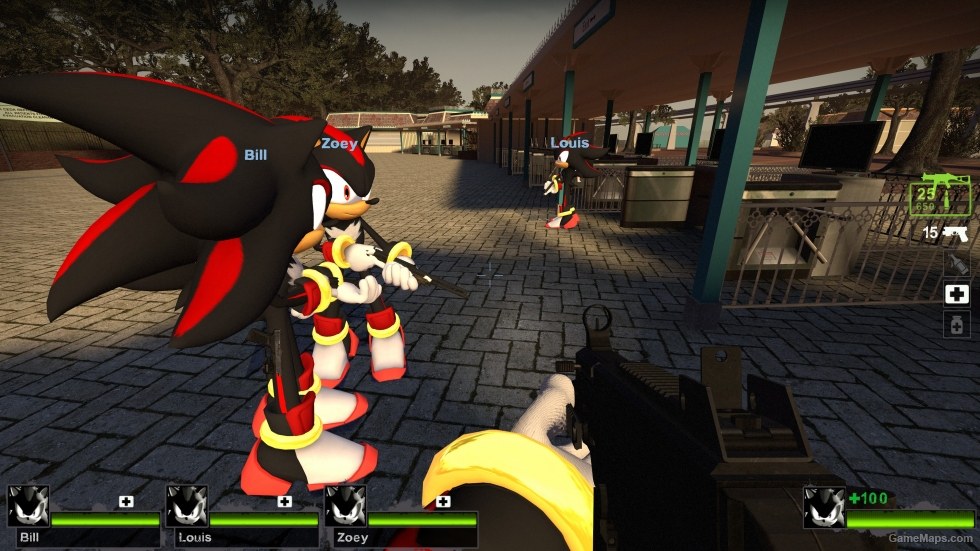This screenshot has width=980, height=551.
Task: Click the medkit icon above Louis's health bar
Action: 285,501
